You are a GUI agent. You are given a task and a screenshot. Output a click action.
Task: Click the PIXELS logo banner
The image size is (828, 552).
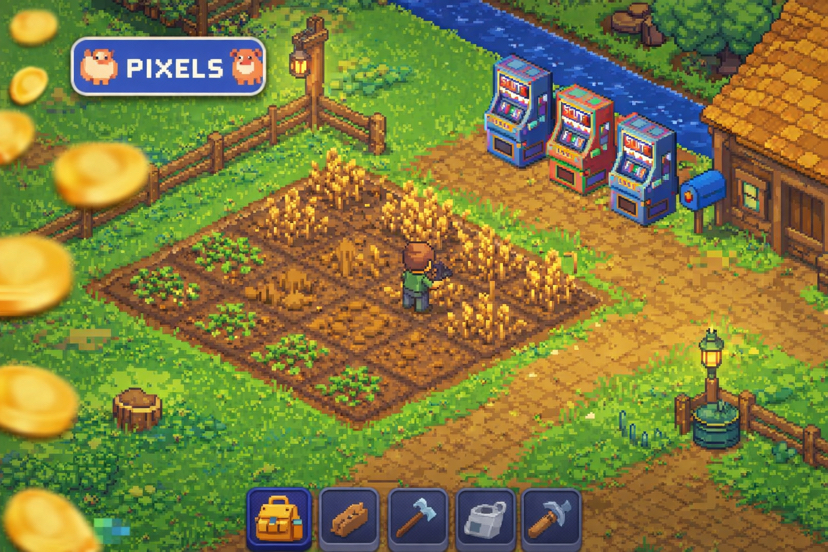pyautogui.click(x=168, y=67)
